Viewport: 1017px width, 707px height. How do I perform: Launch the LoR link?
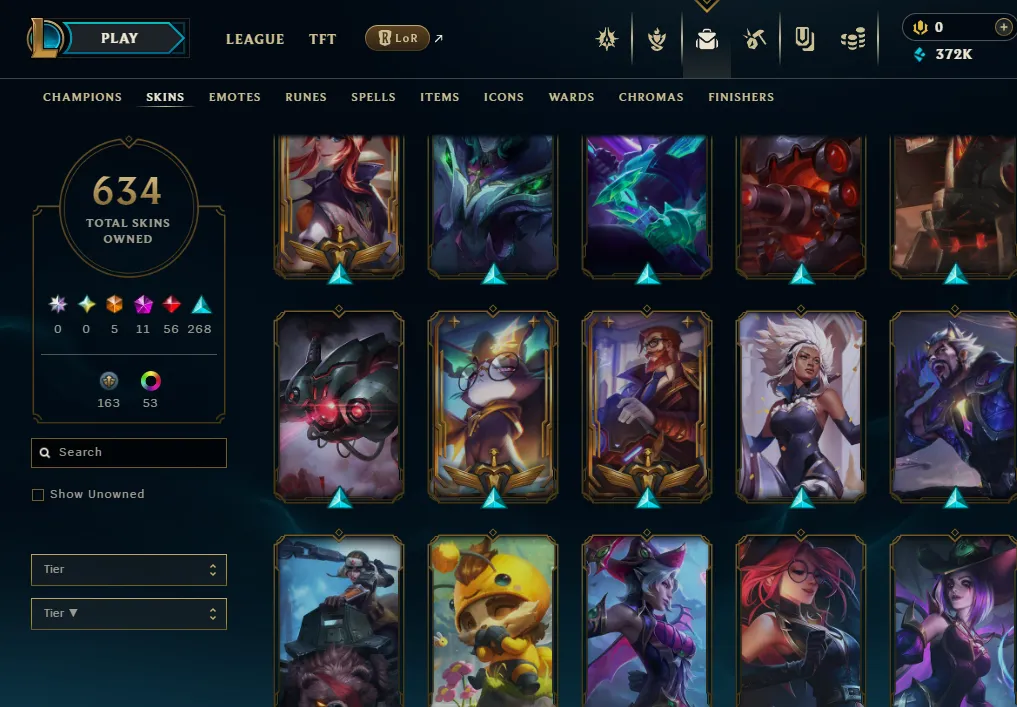398,38
